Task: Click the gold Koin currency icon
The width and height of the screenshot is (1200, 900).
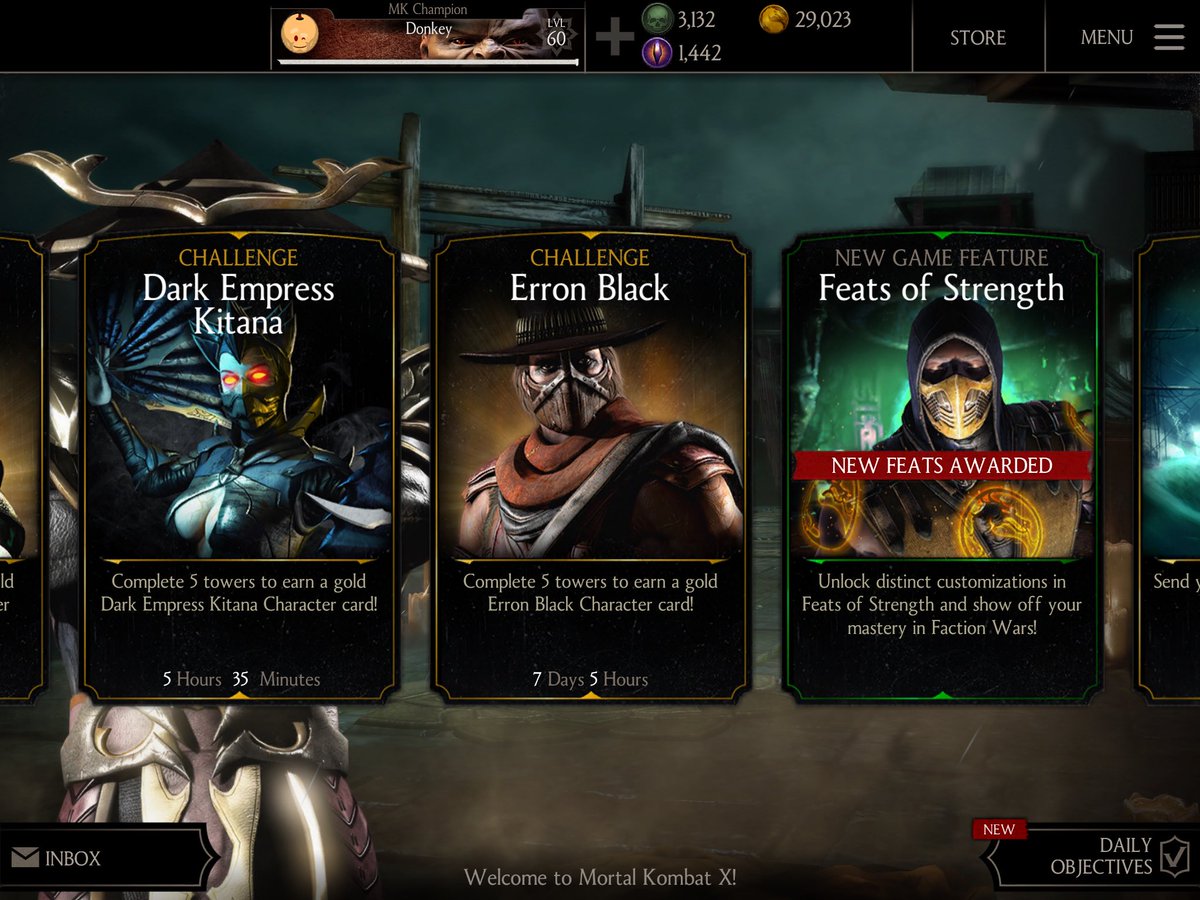Action: (774, 20)
